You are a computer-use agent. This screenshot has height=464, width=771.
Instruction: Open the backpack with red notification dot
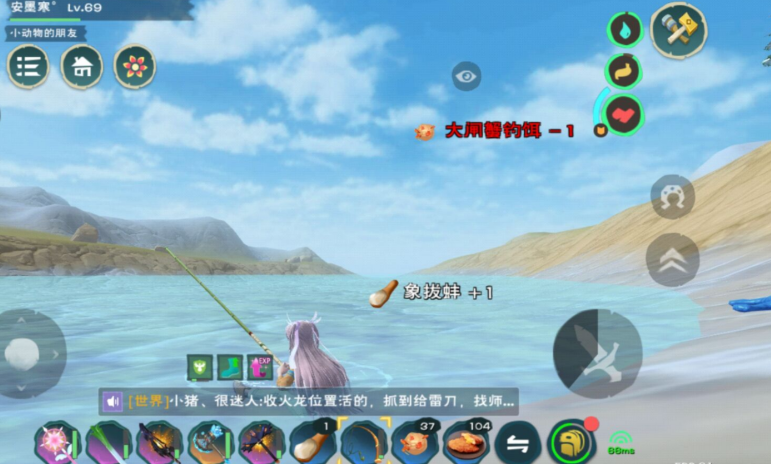(572, 441)
